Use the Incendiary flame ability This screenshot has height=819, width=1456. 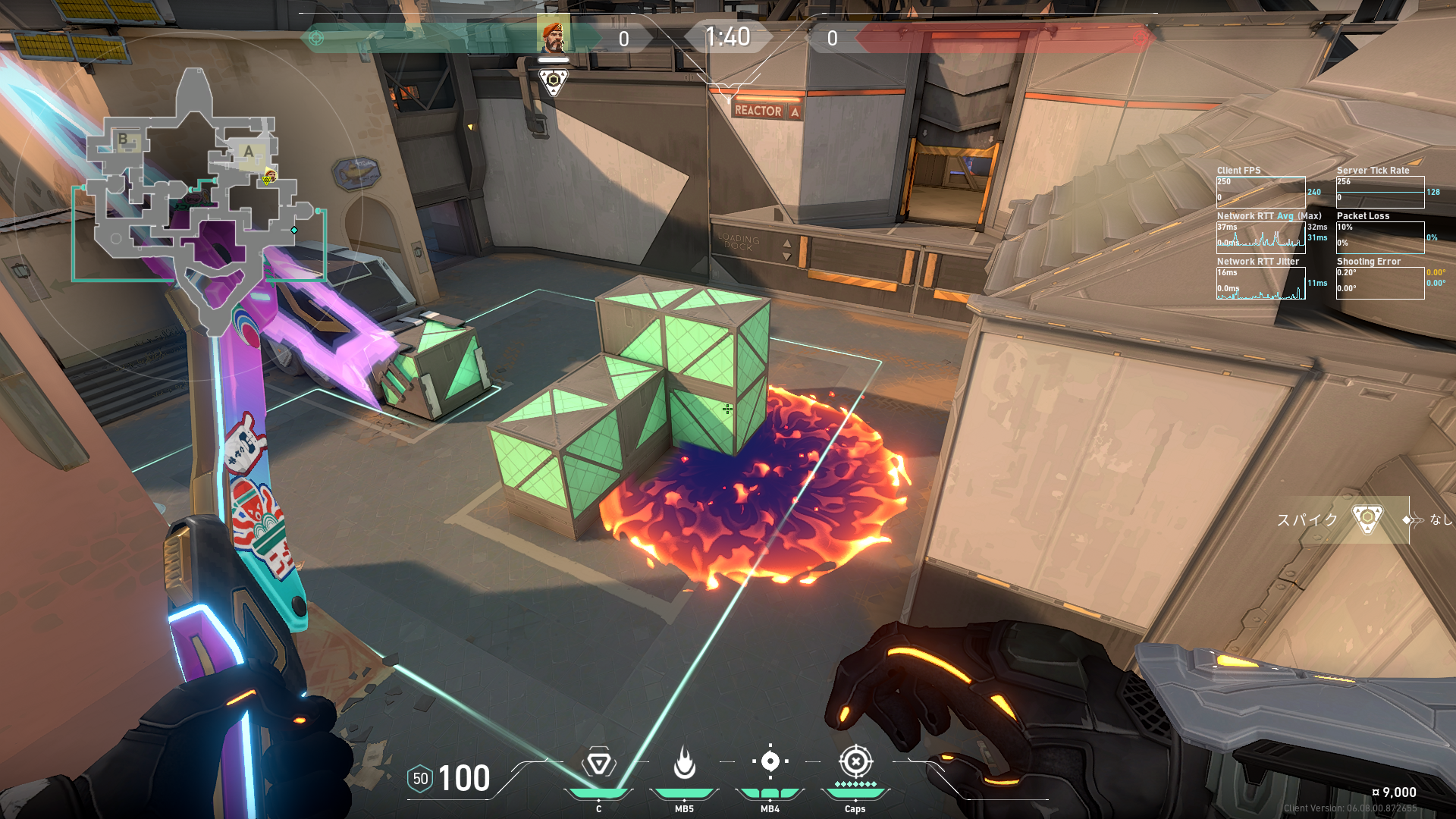[x=684, y=763]
